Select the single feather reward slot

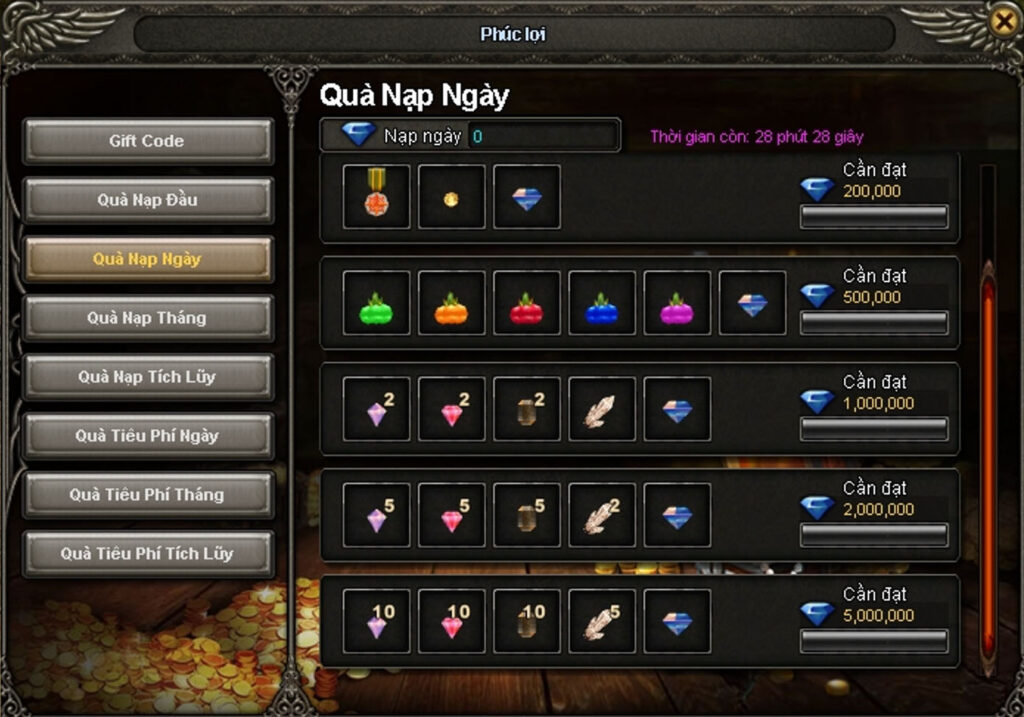pos(602,409)
